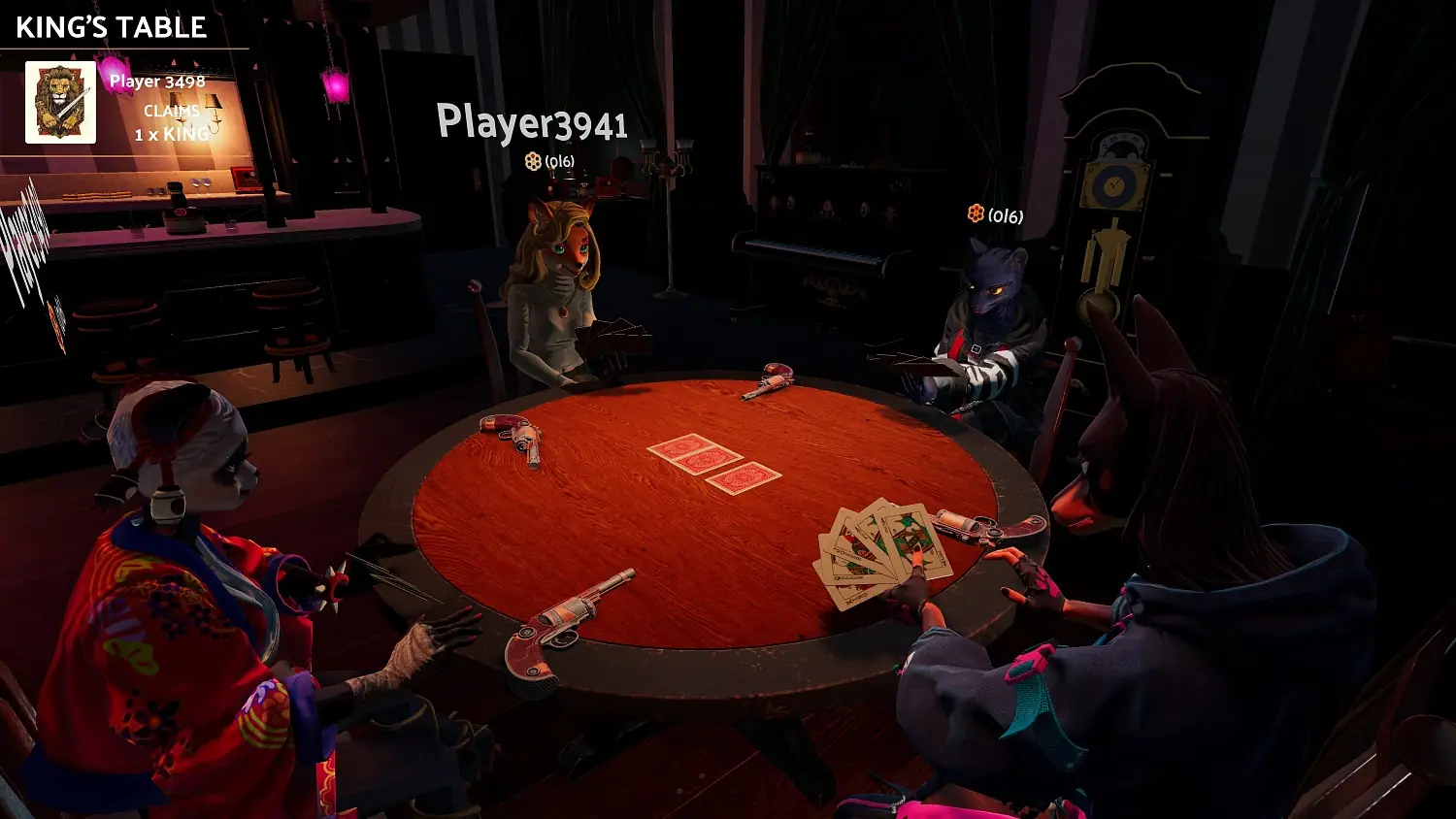Click the orange (0|6) bullet counter near Player3941

558,163
